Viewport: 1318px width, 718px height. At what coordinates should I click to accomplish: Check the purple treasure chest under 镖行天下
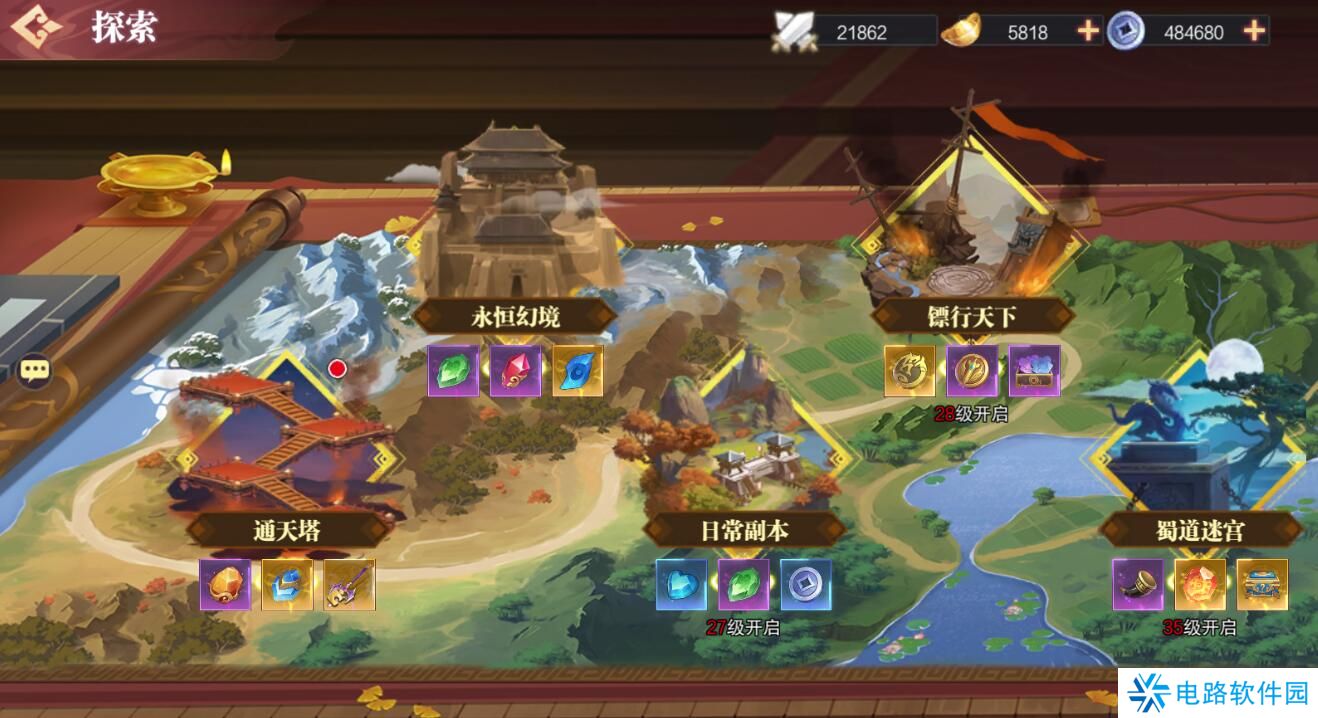pos(1034,371)
